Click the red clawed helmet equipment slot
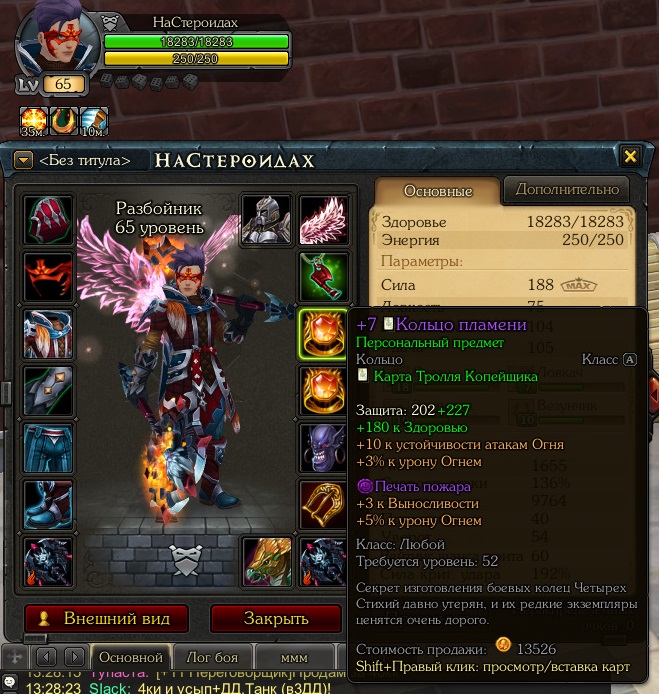Image resolution: width=659 pixels, height=694 pixels. tap(48, 218)
